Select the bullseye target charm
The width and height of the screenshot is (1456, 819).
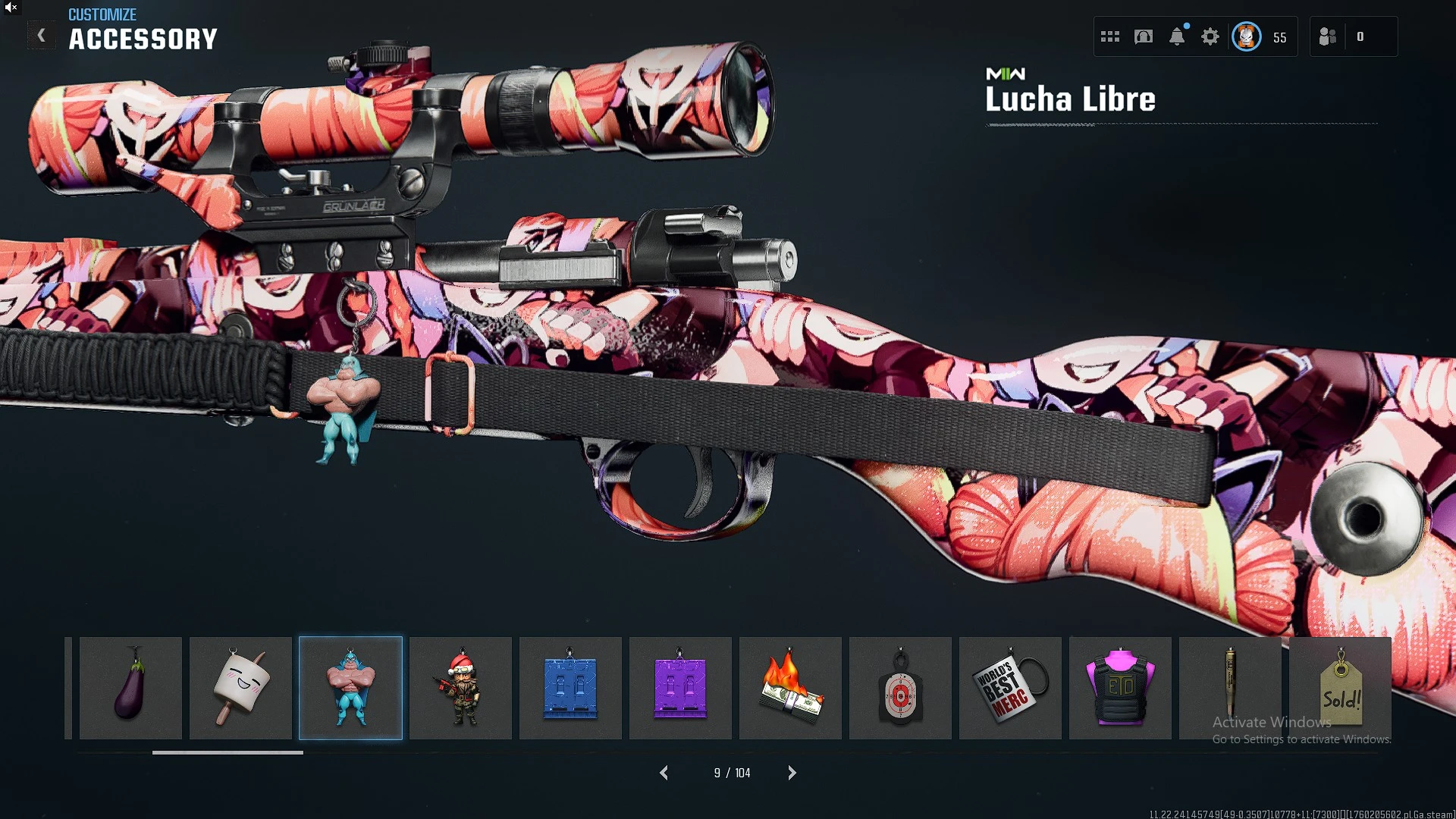pos(900,688)
